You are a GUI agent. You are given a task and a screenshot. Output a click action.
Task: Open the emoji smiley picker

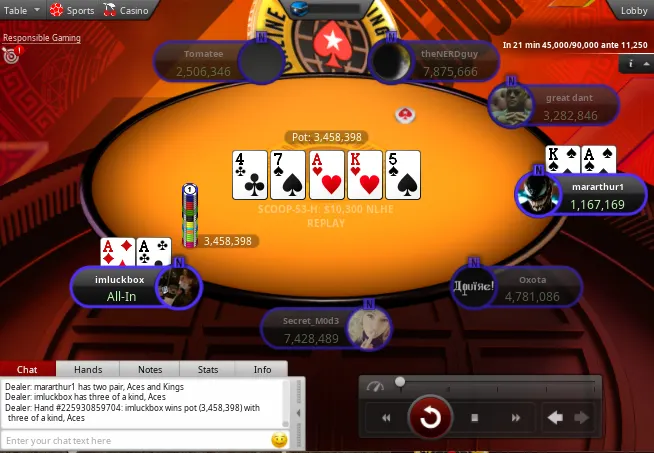pyautogui.click(x=279, y=440)
